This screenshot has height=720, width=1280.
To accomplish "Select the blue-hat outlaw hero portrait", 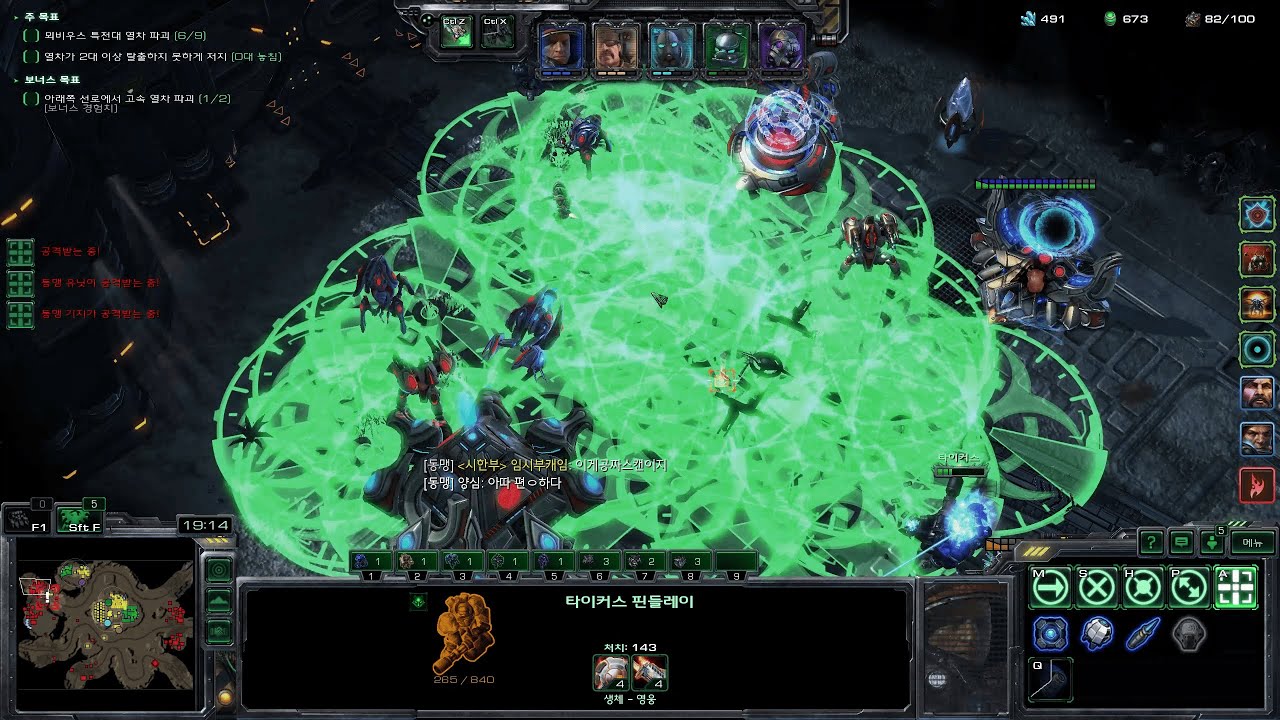I will (561, 46).
